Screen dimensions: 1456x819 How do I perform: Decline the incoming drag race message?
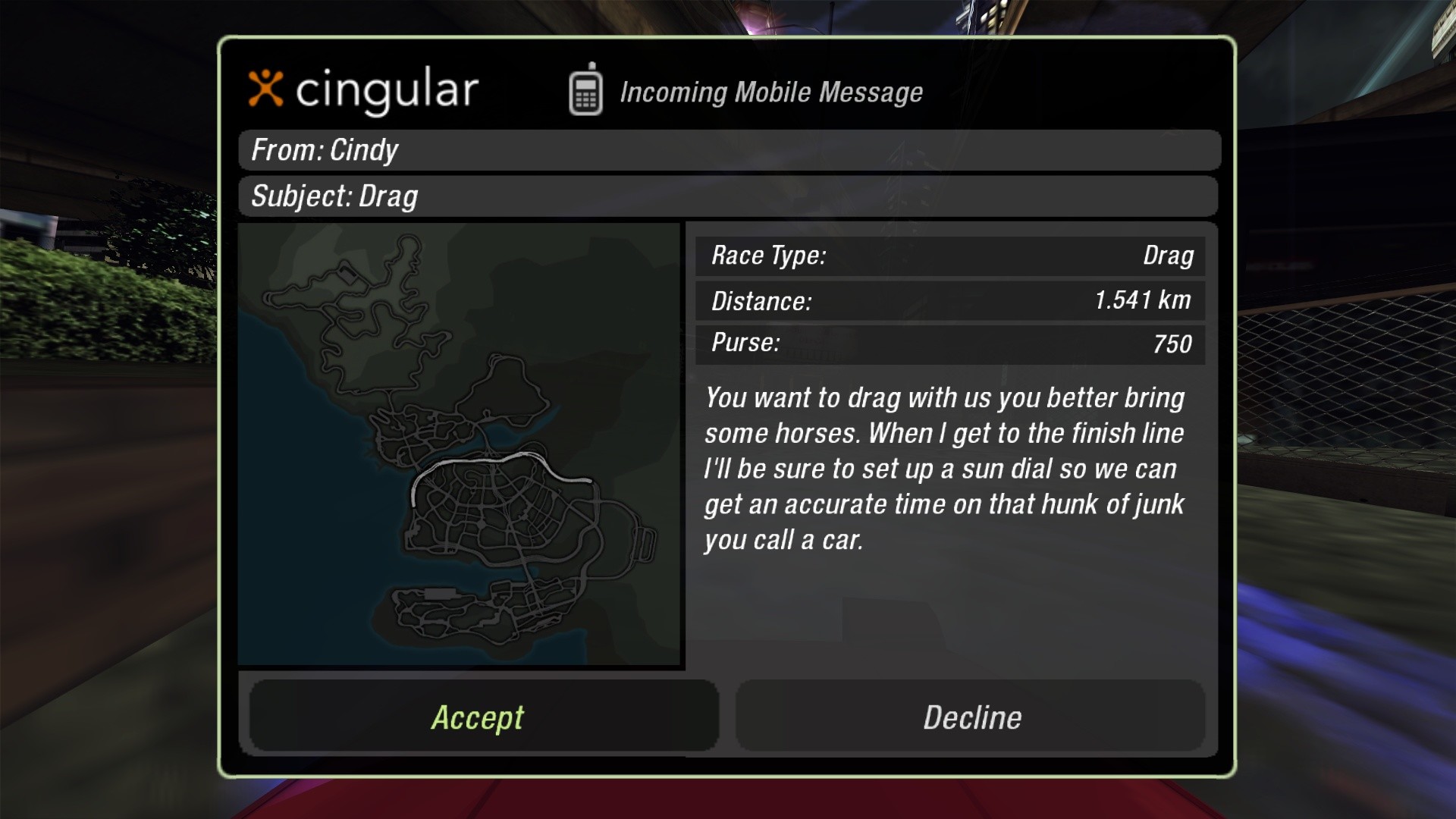[x=971, y=717]
